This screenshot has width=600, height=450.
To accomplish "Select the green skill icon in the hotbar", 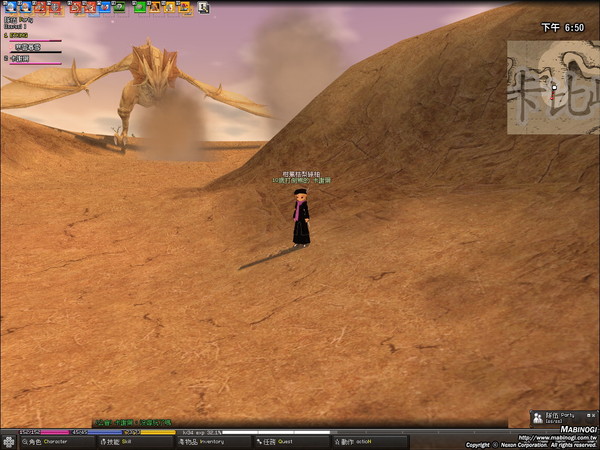I will point(140,7).
